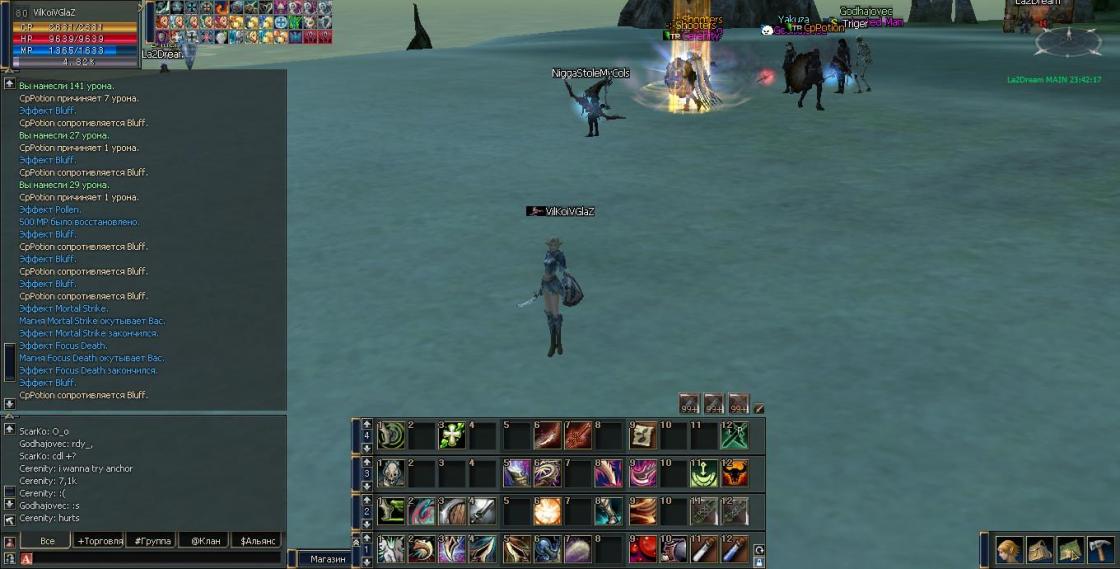
Task: Switch to the @Клан chat tab
Action: (x=203, y=541)
